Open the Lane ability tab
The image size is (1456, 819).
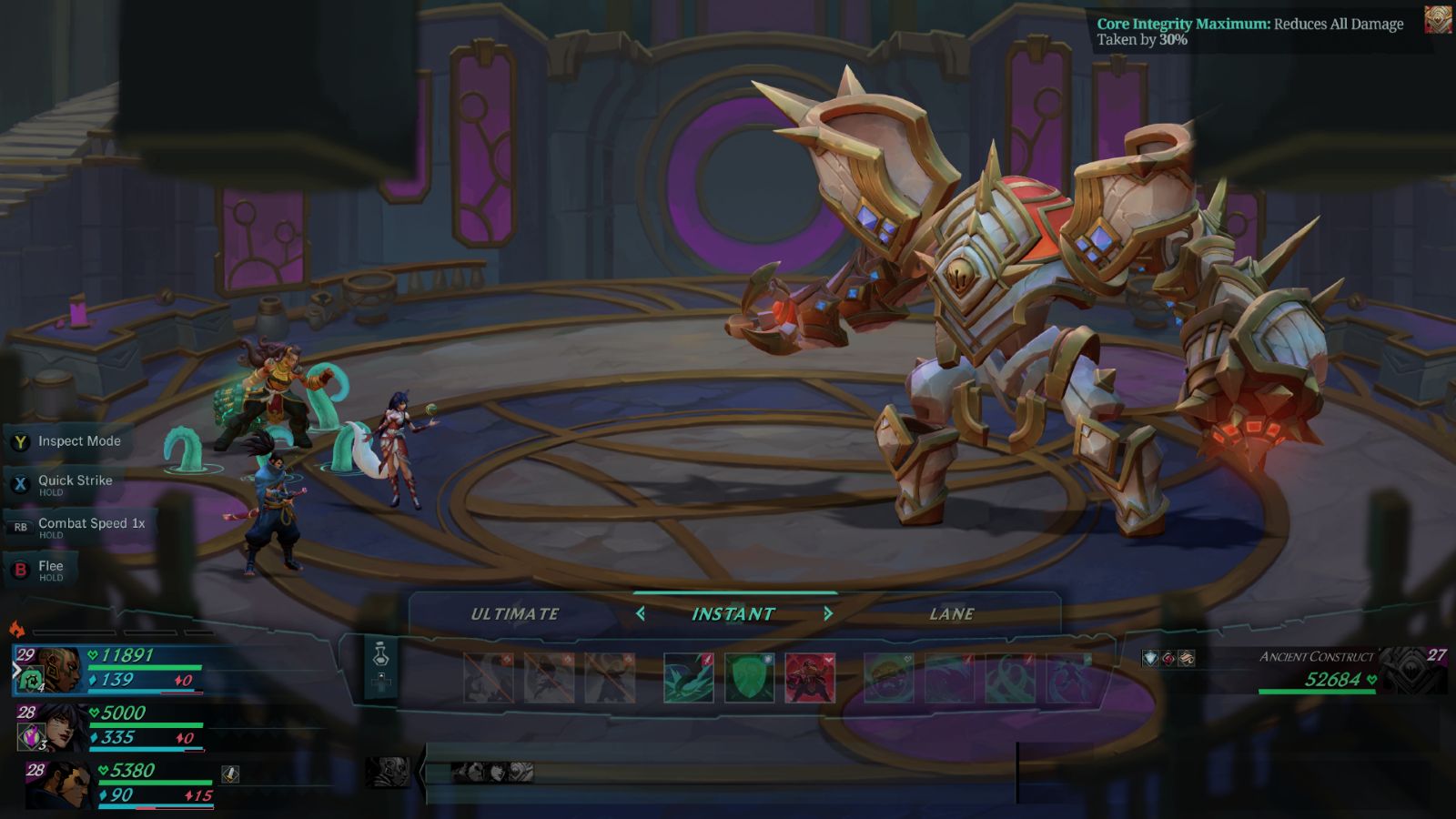952,614
